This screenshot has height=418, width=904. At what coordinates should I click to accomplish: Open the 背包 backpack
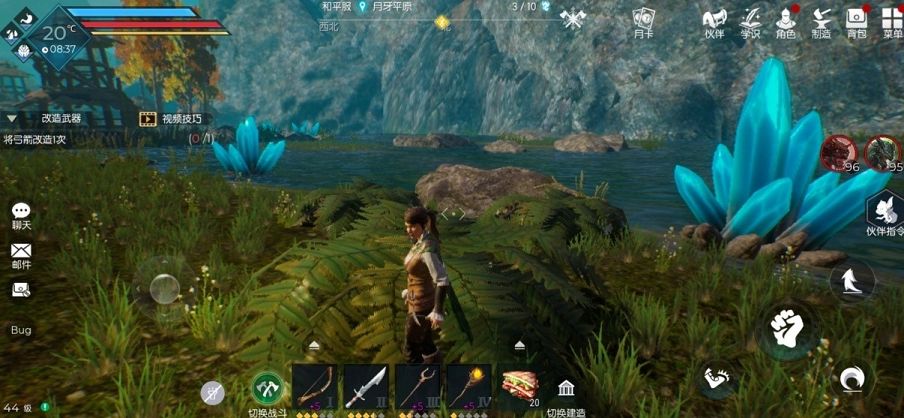coord(856,21)
